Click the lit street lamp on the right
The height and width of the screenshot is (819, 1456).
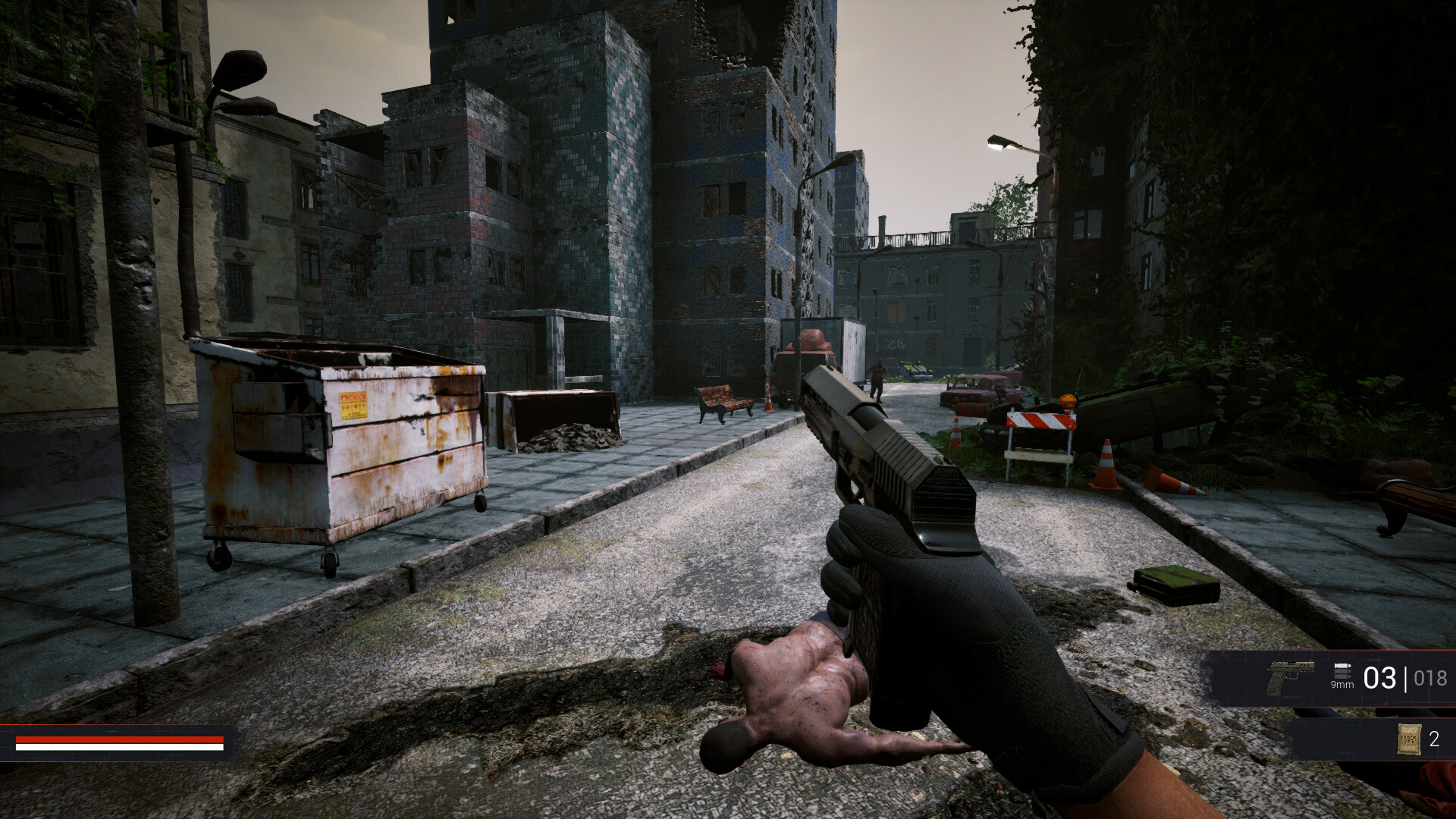tap(999, 143)
